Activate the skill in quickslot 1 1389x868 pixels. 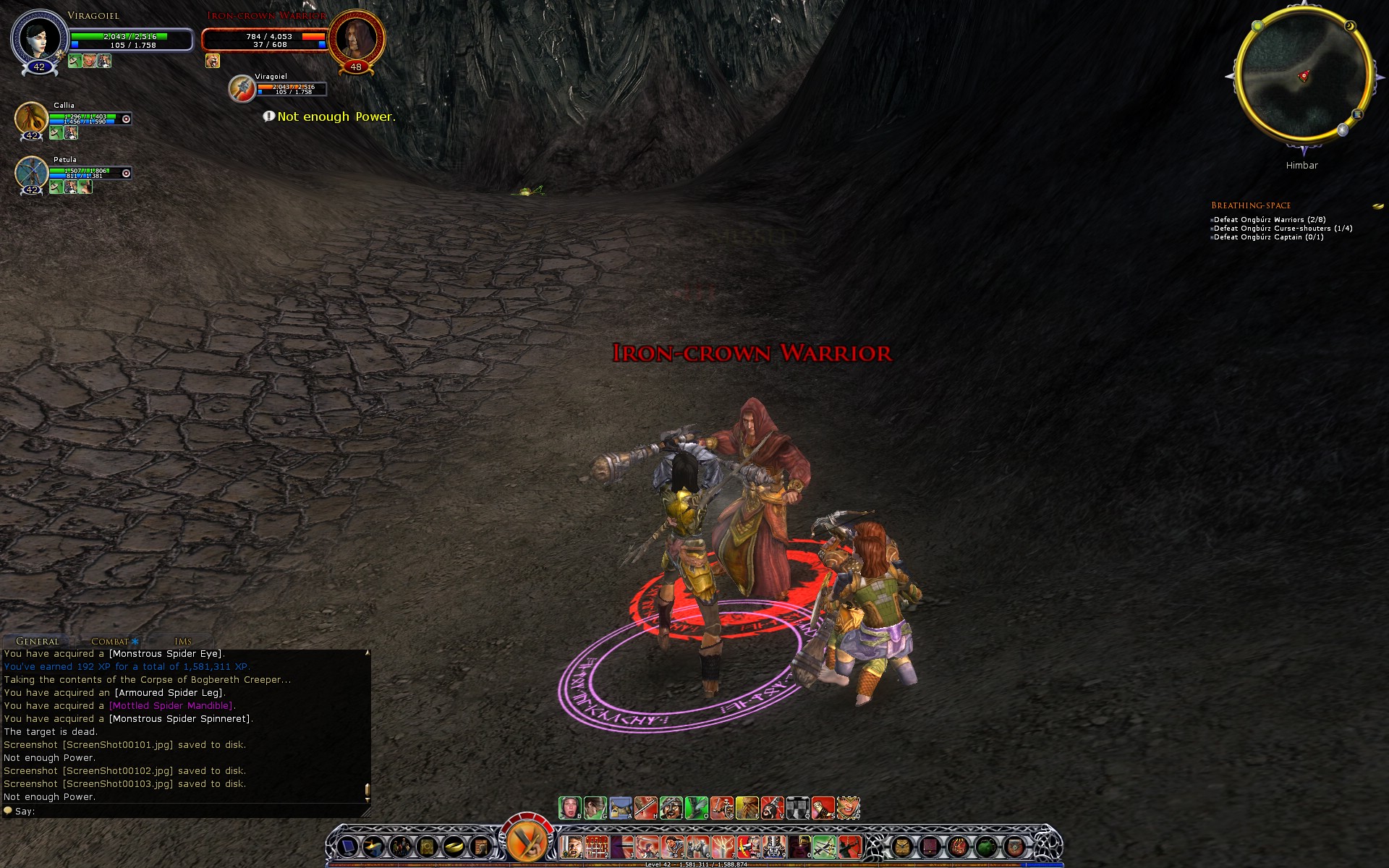pyautogui.click(x=572, y=846)
